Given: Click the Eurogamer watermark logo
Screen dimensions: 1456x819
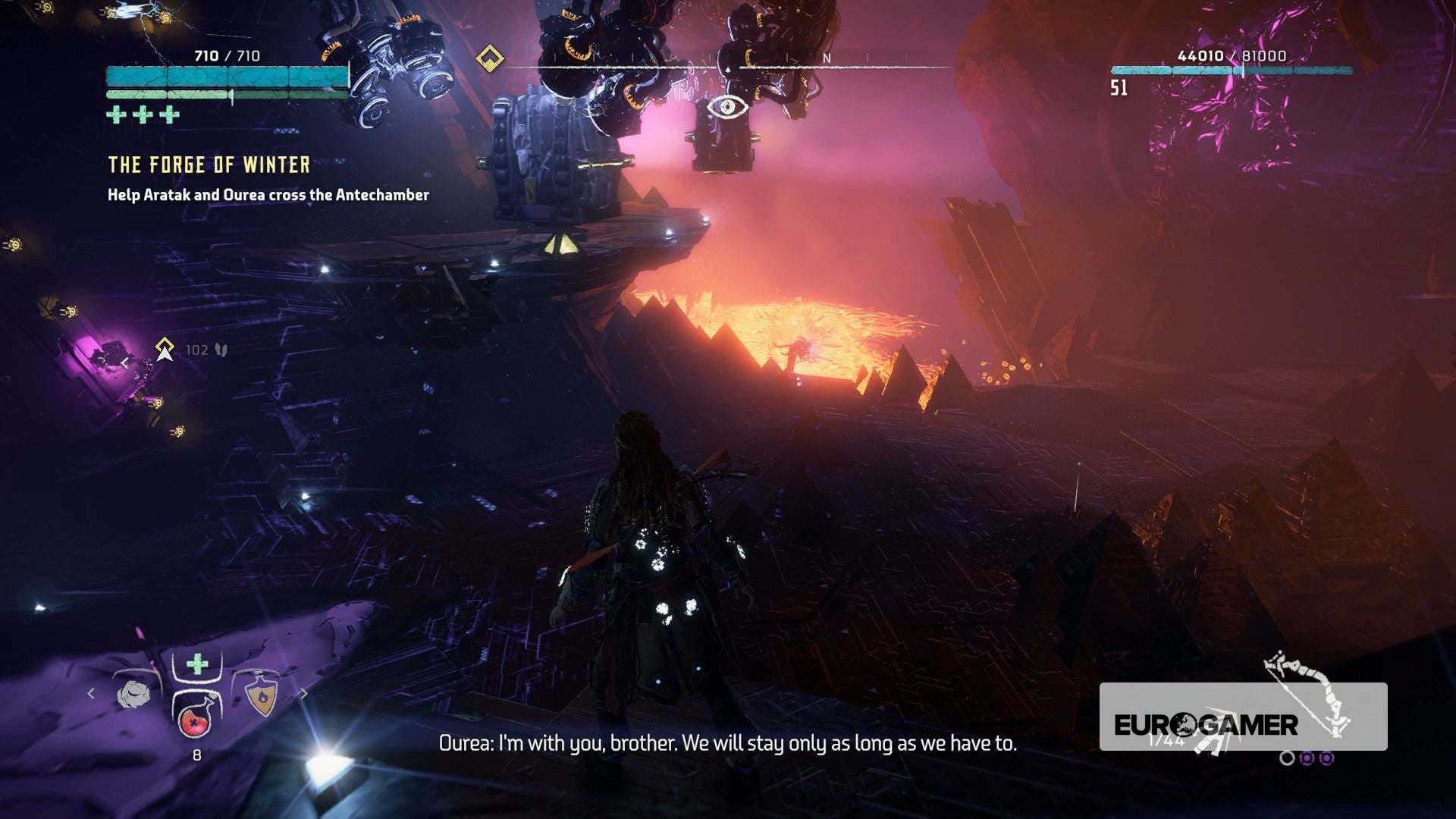Looking at the screenshot, I should click(1206, 725).
